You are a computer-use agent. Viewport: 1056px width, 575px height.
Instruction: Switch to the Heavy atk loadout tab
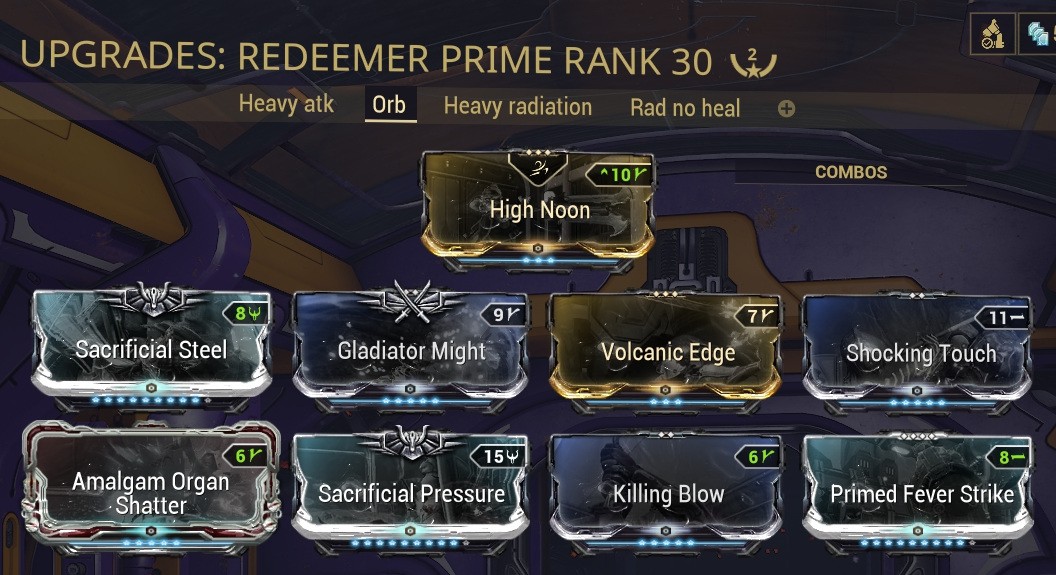(x=286, y=104)
